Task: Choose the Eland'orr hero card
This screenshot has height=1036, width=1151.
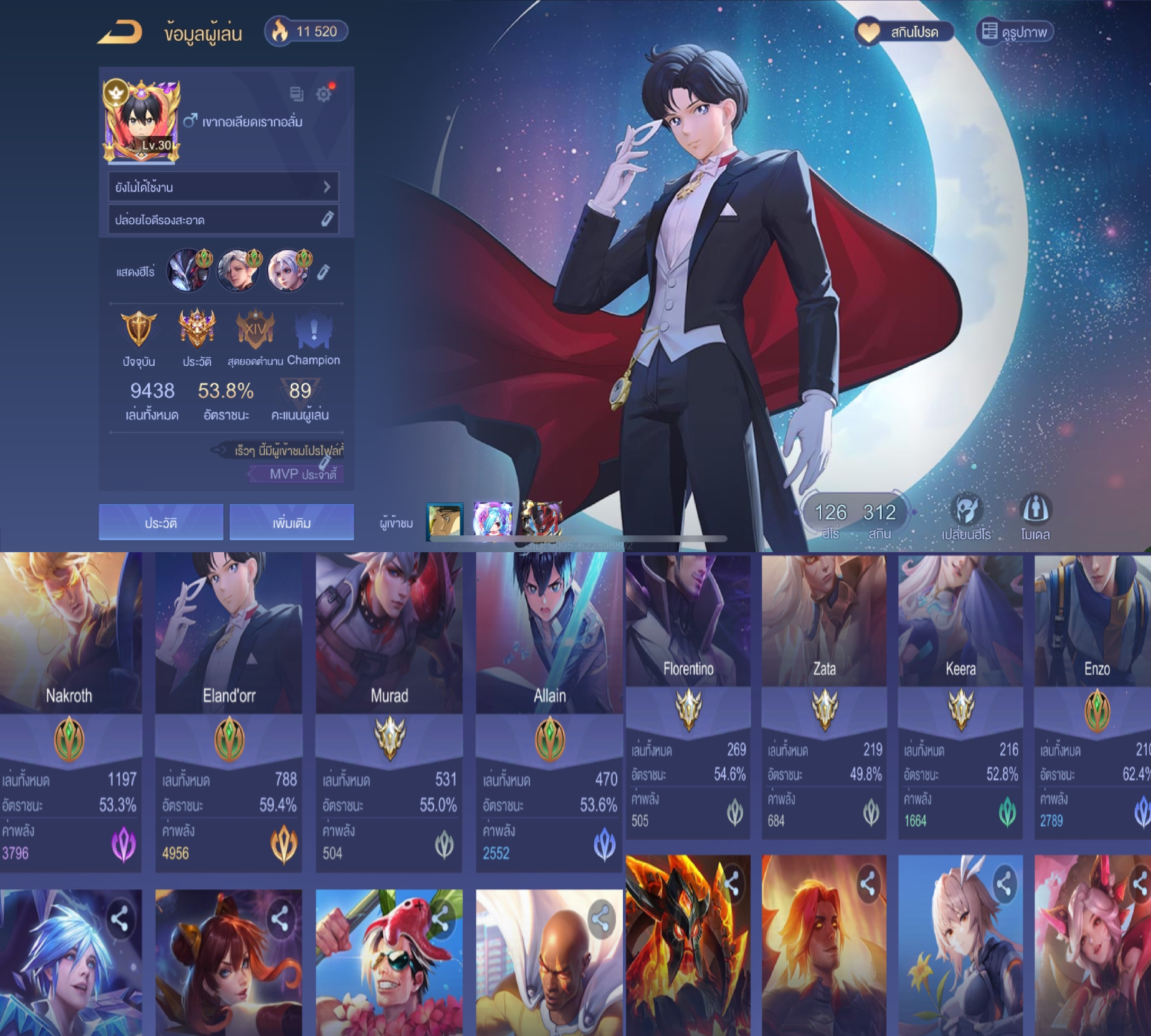Action: [x=229, y=712]
